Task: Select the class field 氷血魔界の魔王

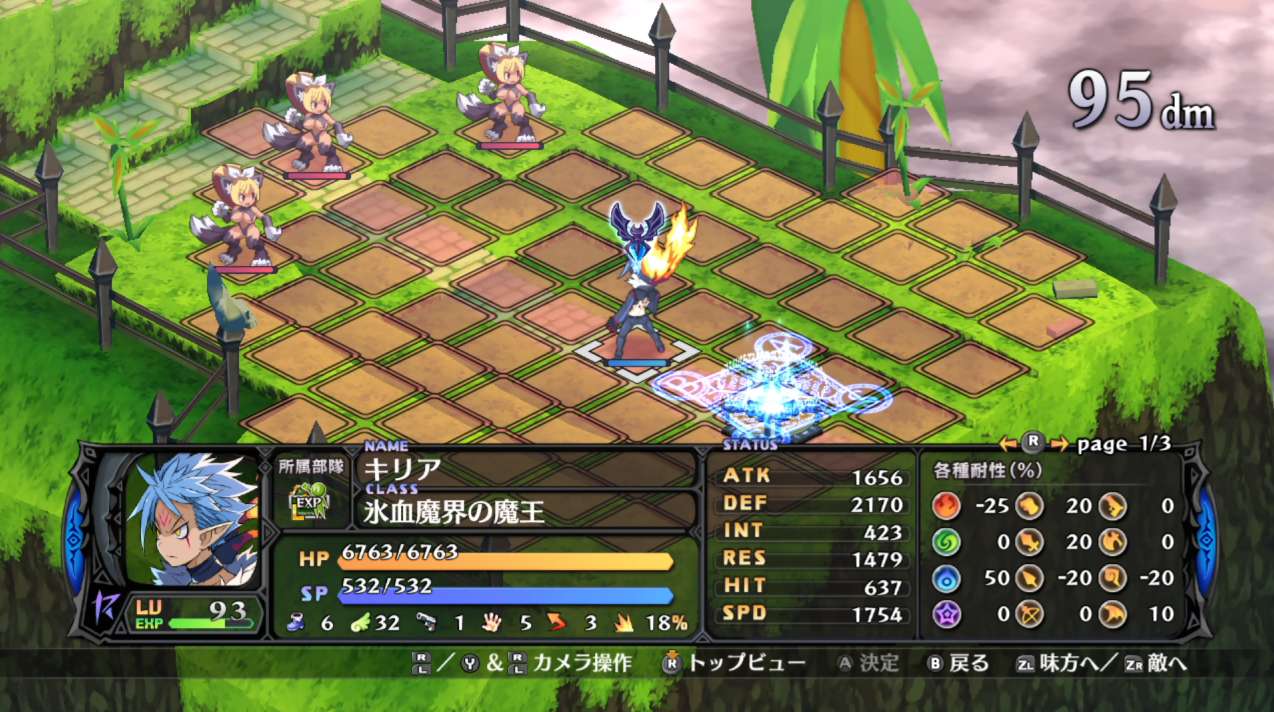Action: coord(455,512)
